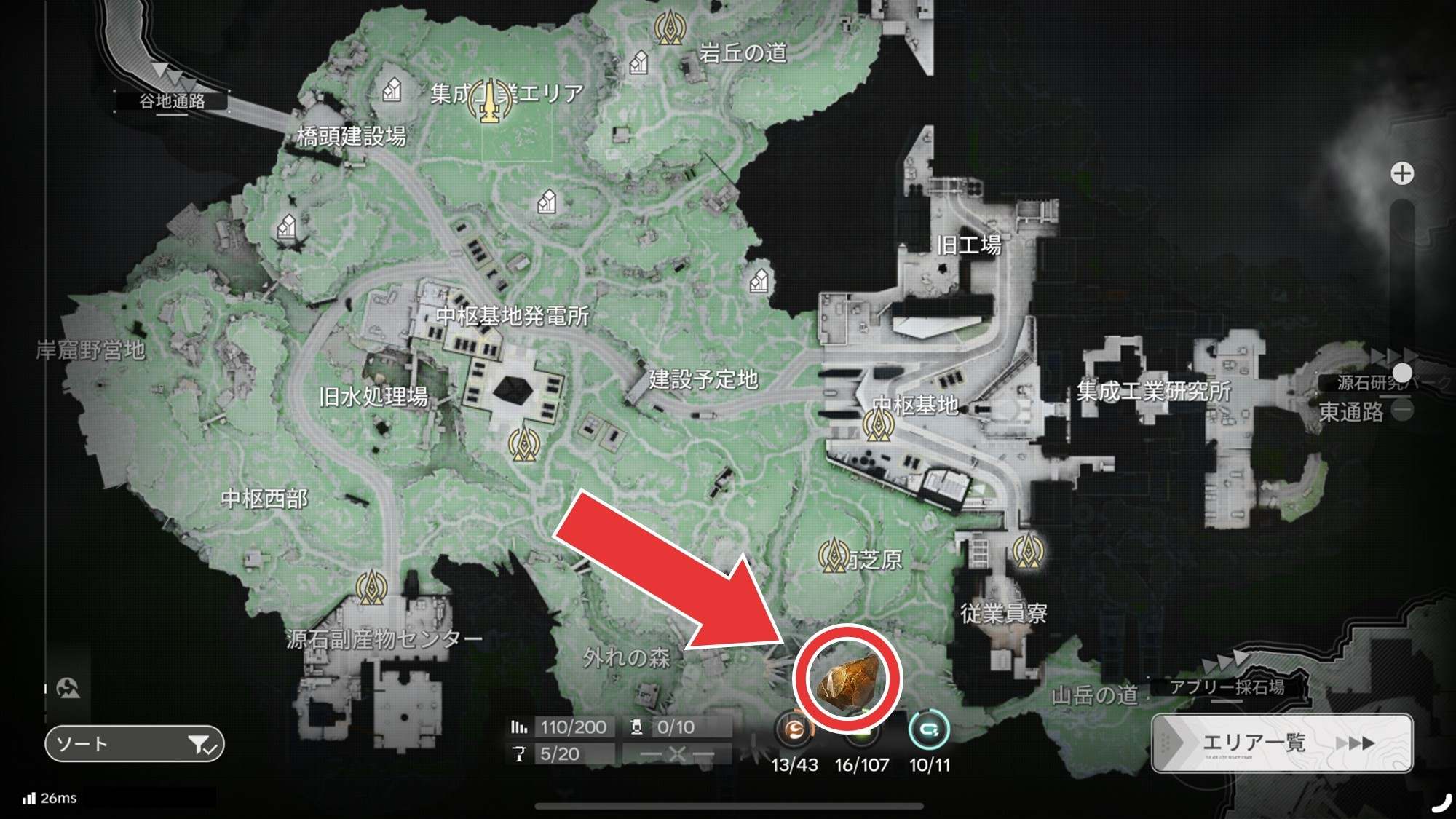Select the 中枢基地 teleport marker
Screen dimensions: 1456x819
(x=877, y=424)
